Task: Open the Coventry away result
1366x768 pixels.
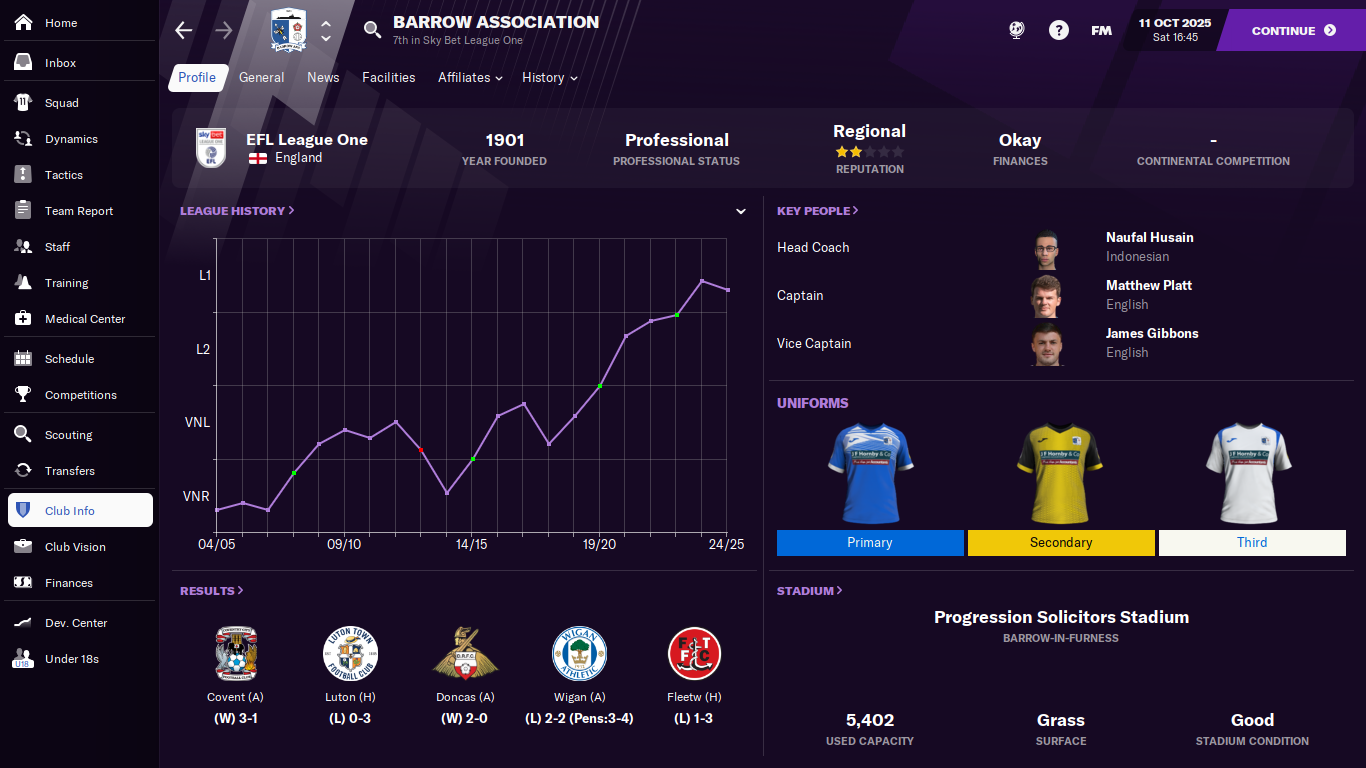Action: point(236,675)
